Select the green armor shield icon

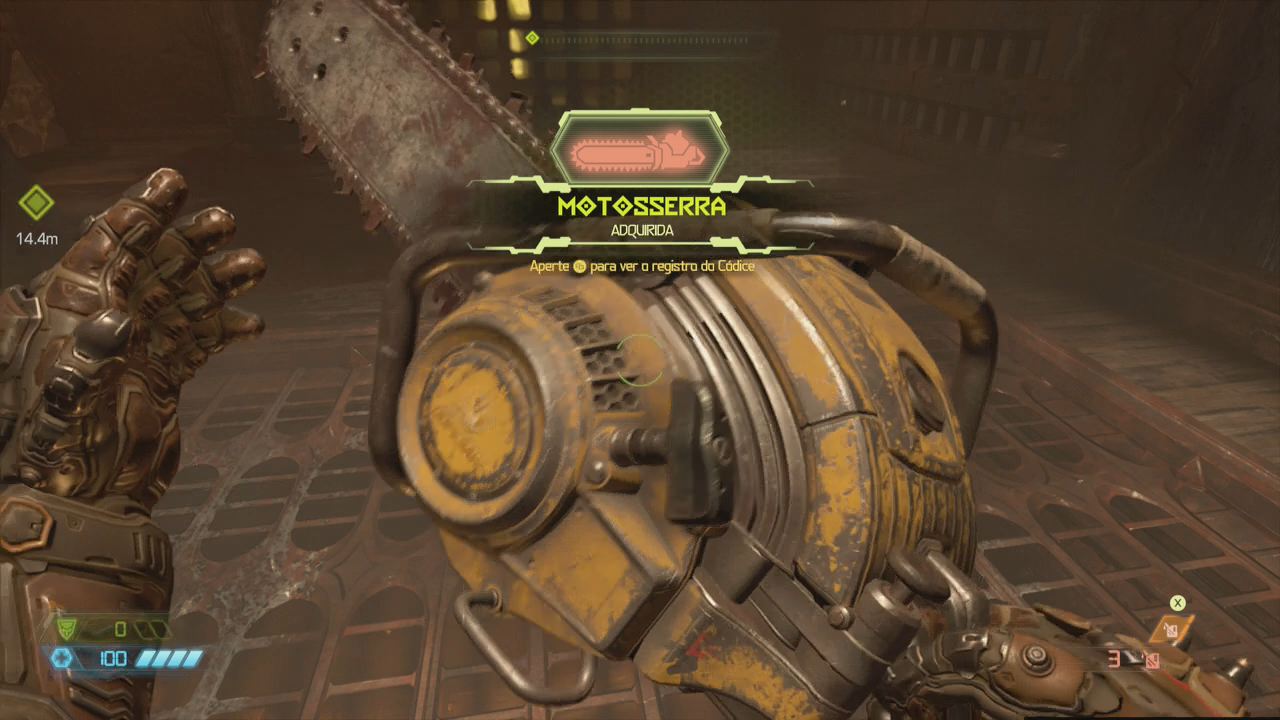tap(68, 629)
